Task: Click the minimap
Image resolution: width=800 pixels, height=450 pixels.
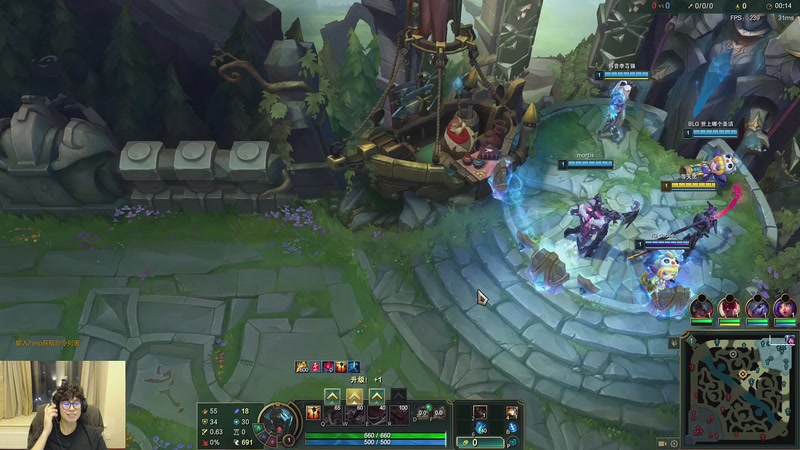Action: click(x=740, y=390)
